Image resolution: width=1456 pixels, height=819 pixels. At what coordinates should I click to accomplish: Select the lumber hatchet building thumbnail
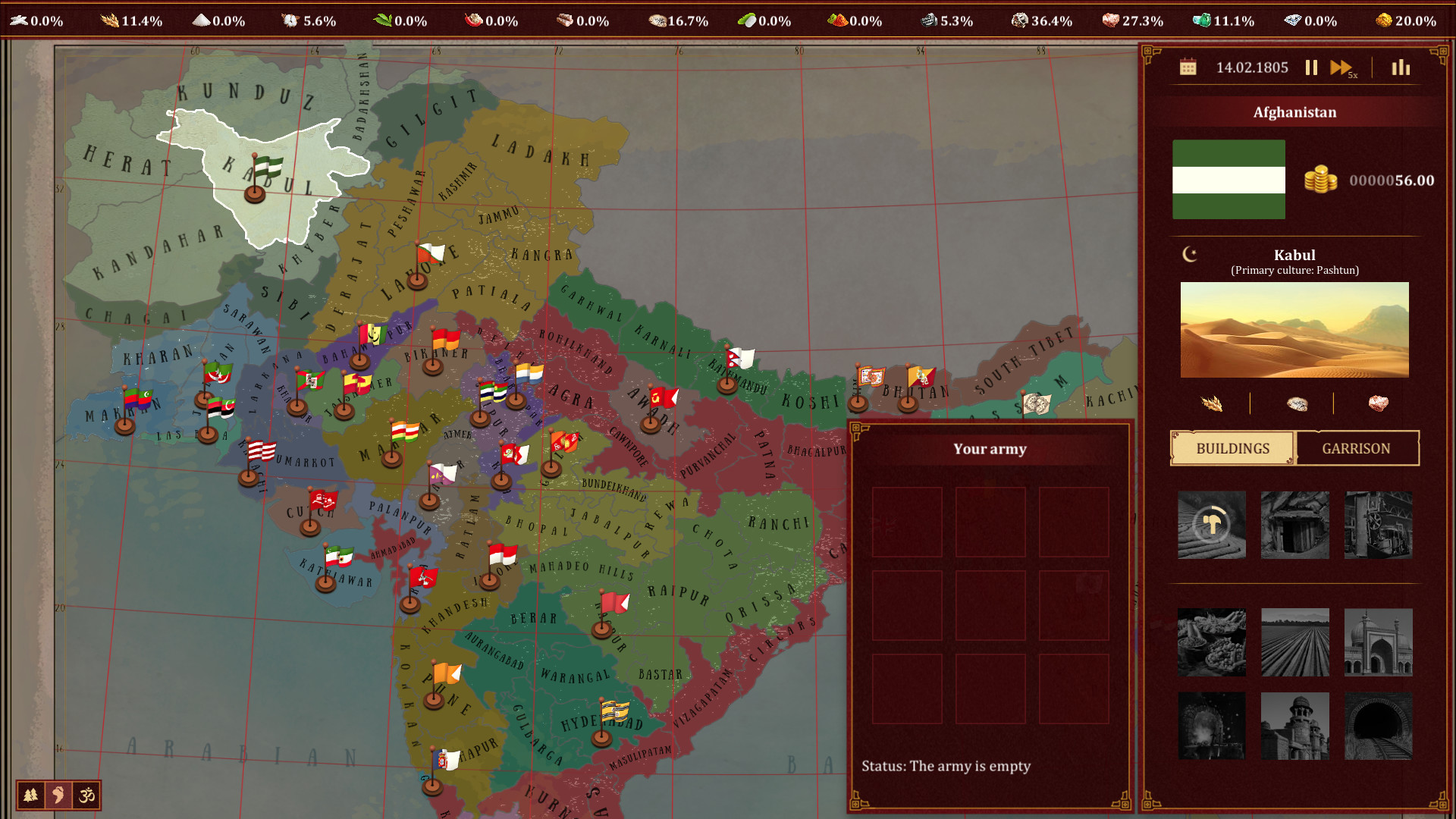point(1211,525)
